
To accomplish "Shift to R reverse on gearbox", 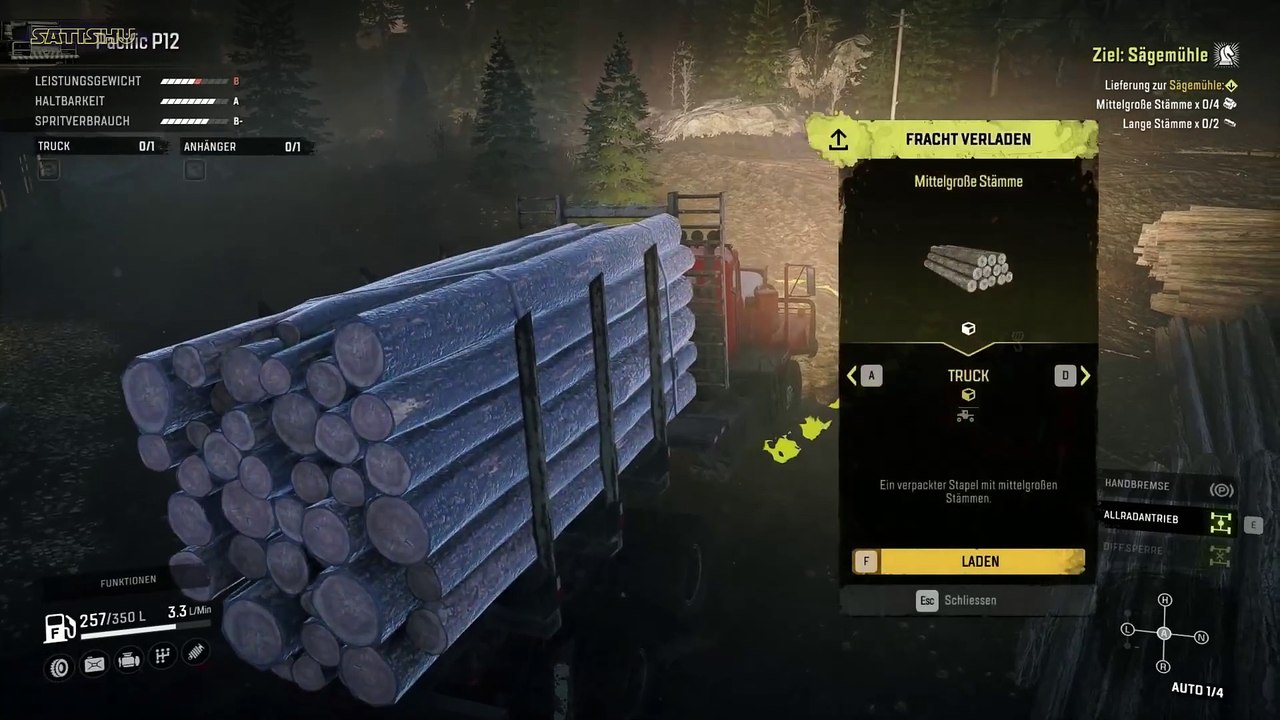I will 1163,666.
